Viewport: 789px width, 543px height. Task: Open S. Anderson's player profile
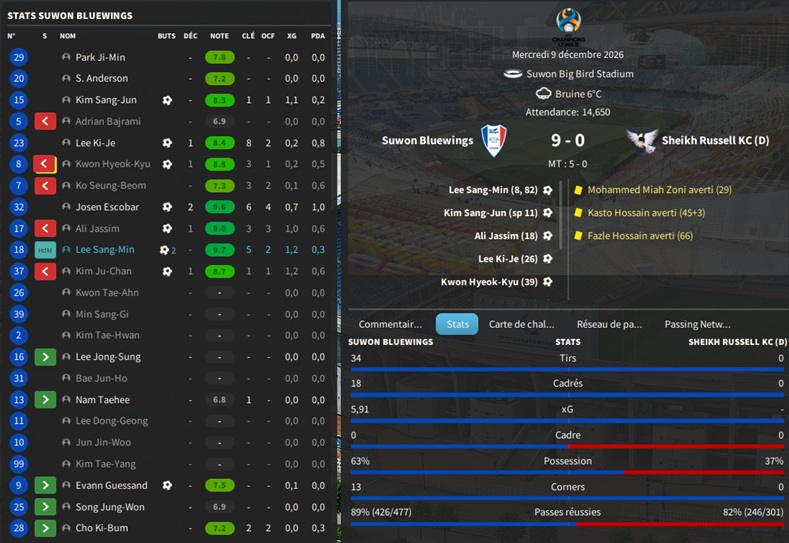101,78
